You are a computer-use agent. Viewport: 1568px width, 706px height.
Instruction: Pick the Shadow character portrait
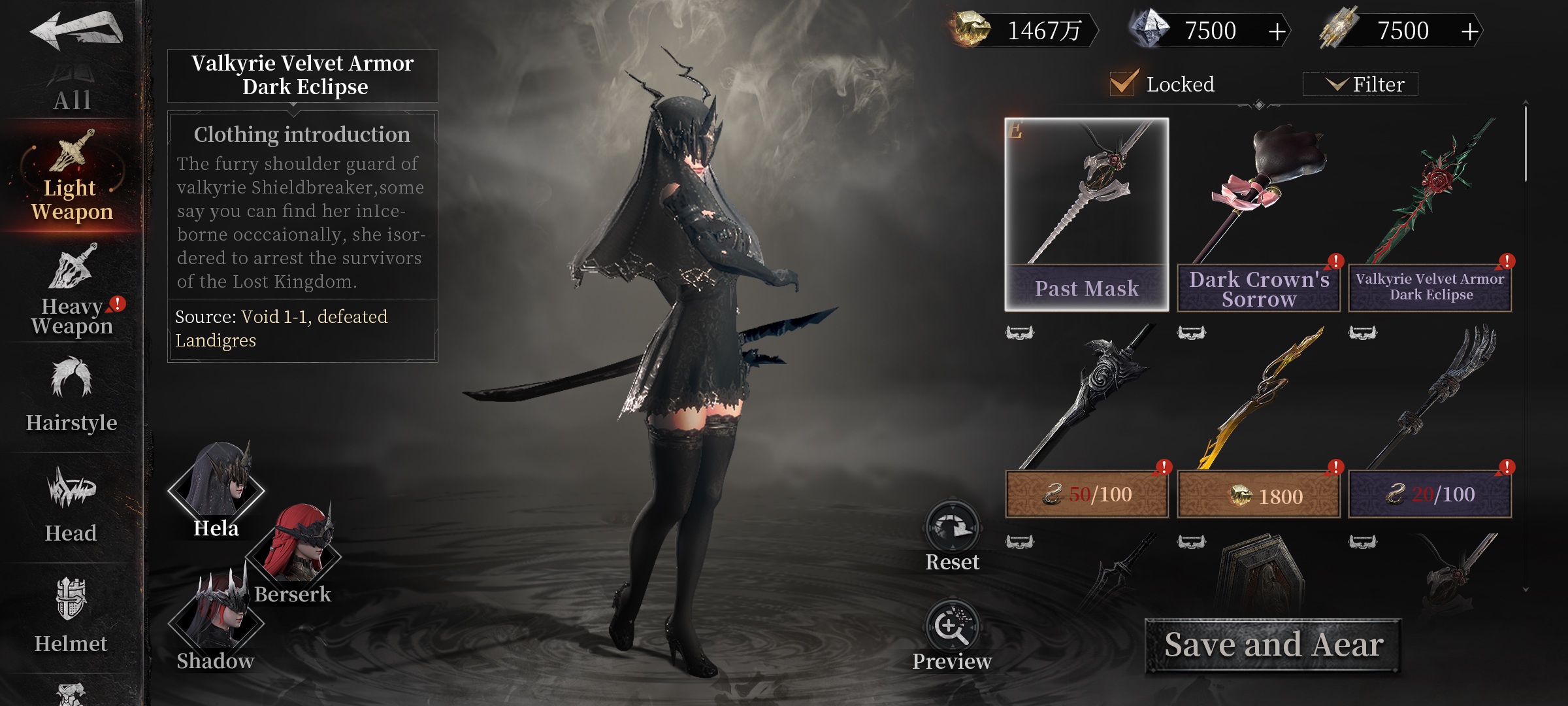tap(216, 621)
